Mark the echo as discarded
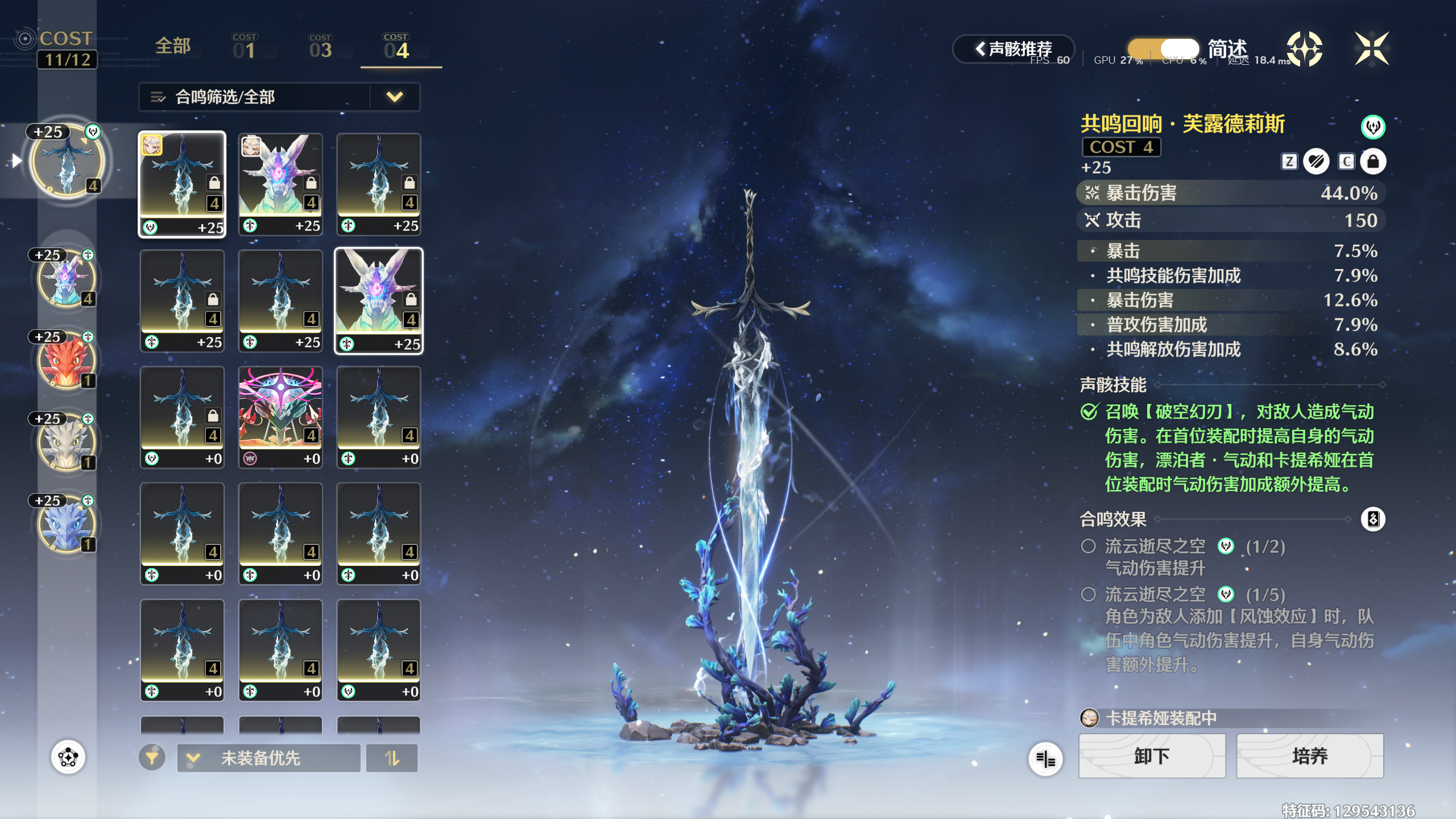The height and width of the screenshot is (819, 1456). click(1316, 162)
